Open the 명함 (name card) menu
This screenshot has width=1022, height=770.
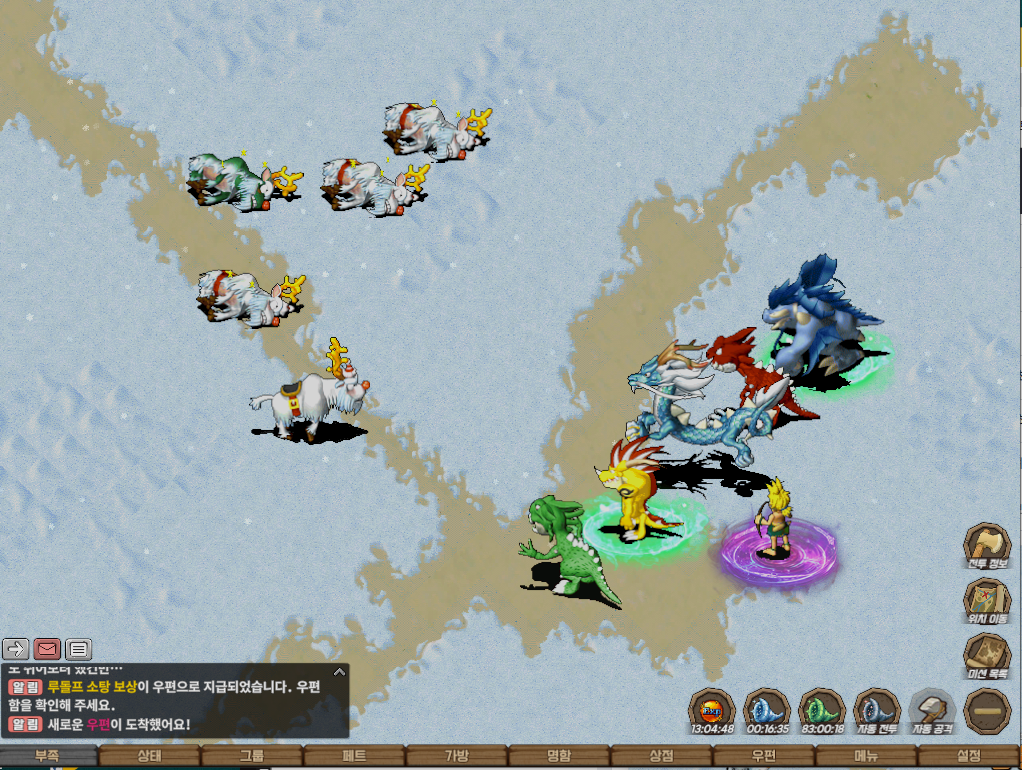tap(559, 757)
